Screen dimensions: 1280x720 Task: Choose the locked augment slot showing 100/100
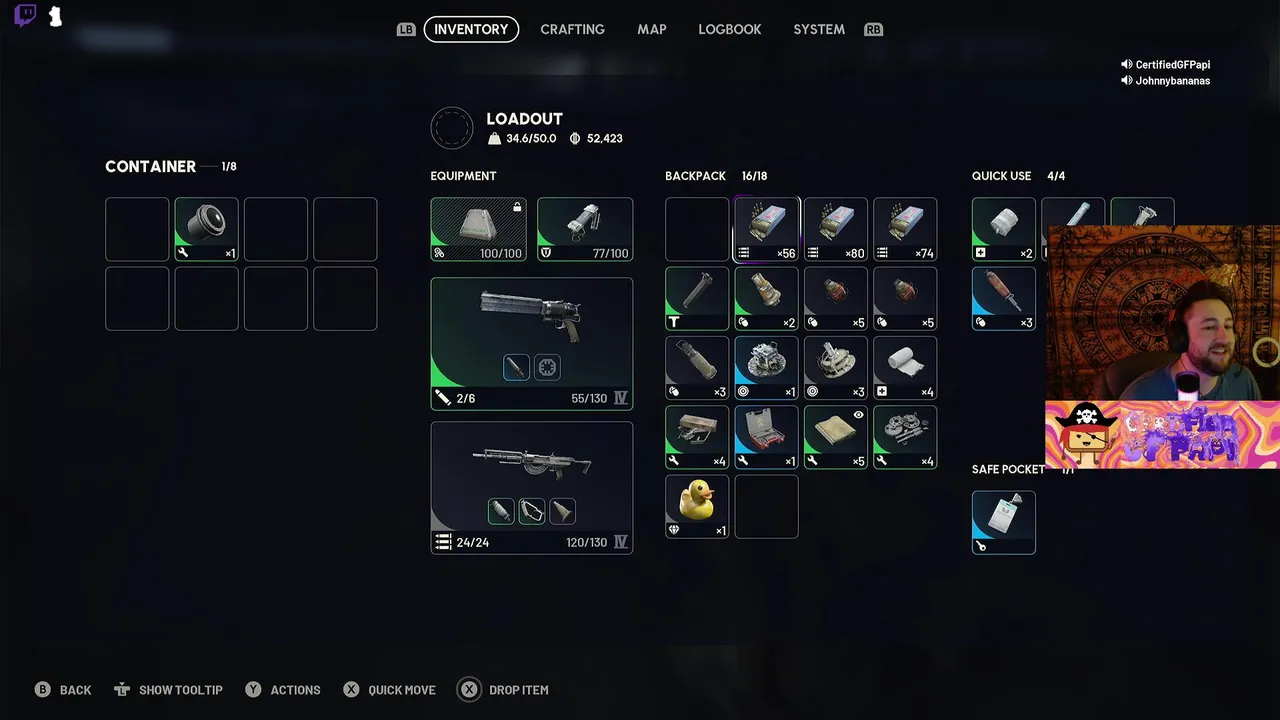(x=478, y=229)
